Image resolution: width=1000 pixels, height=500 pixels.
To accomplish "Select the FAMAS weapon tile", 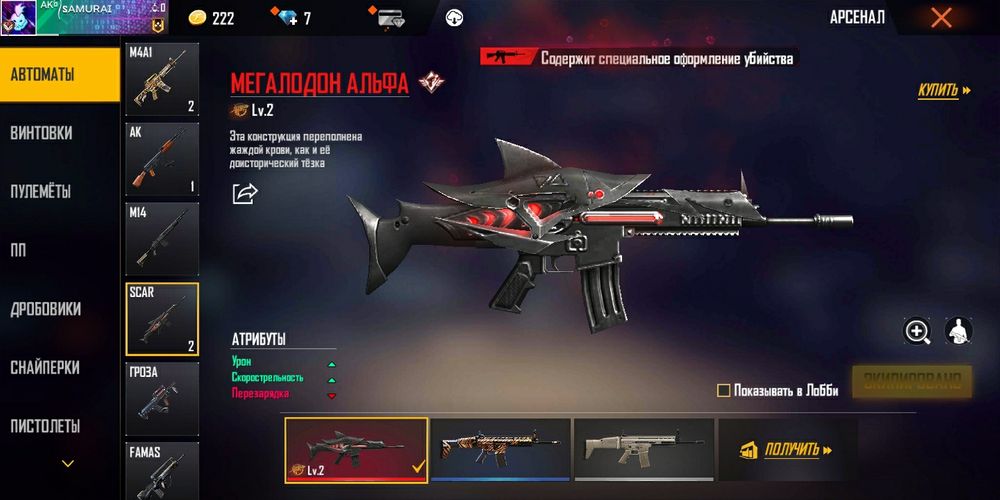I will pyautogui.click(x=162, y=470).
